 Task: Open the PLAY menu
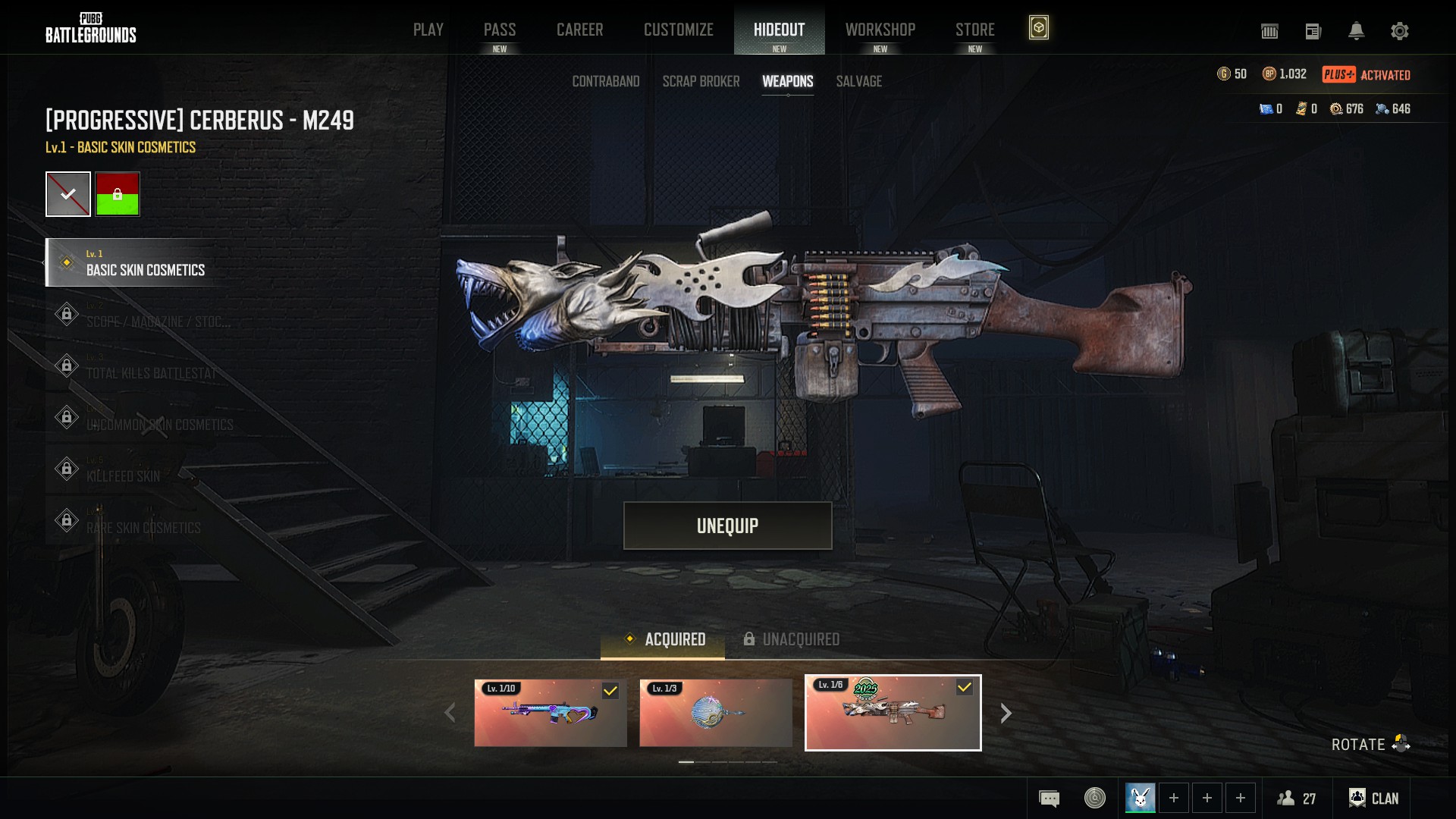(428, 30)
